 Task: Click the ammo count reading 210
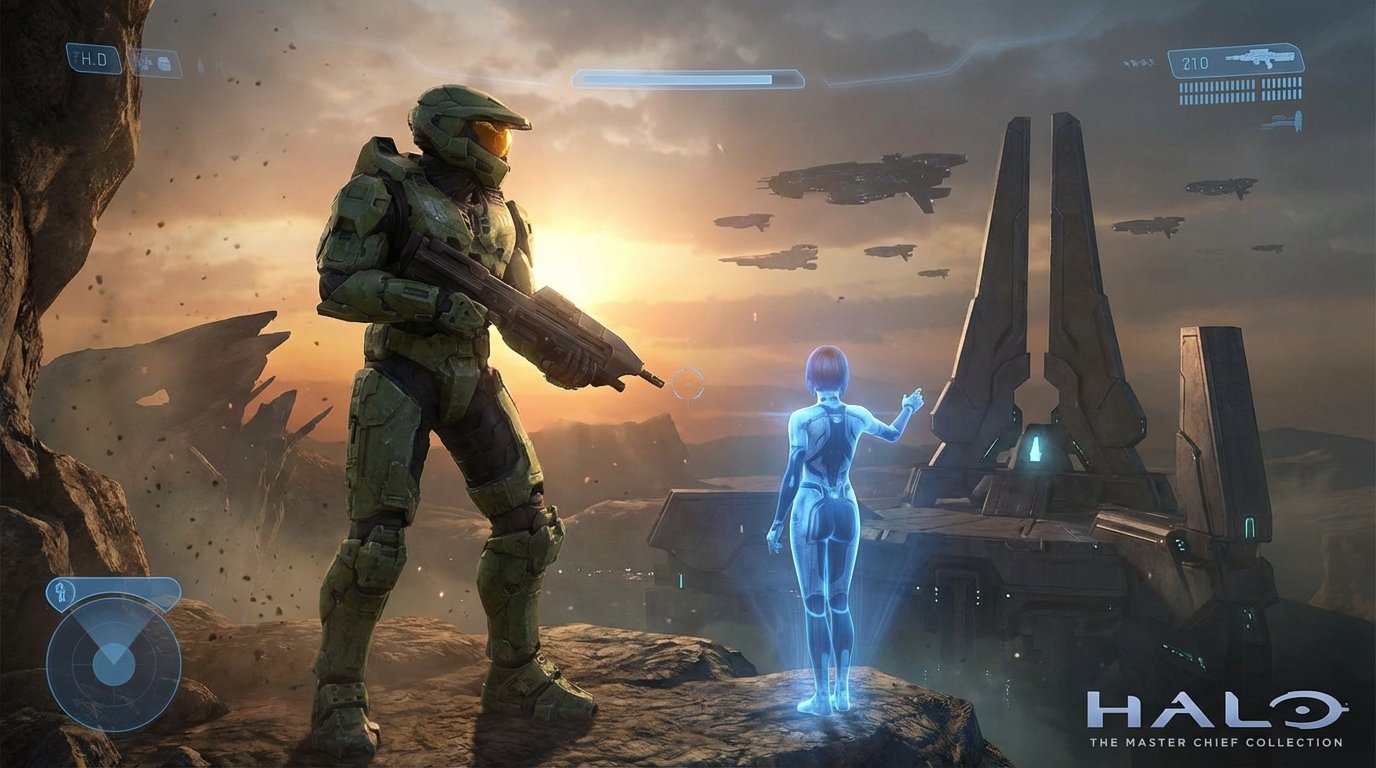1196,61
